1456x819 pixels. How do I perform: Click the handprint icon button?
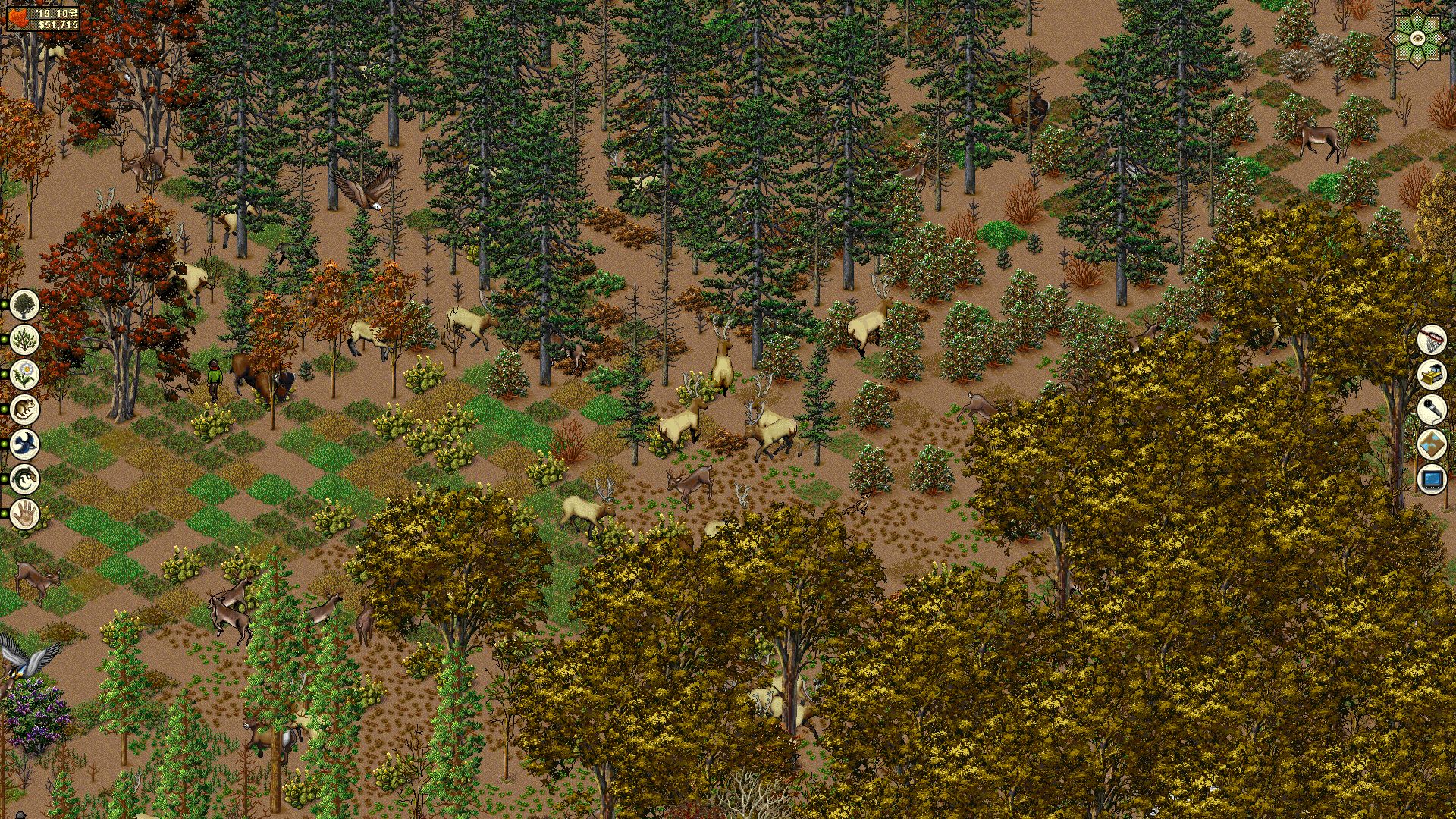point(25,513)
